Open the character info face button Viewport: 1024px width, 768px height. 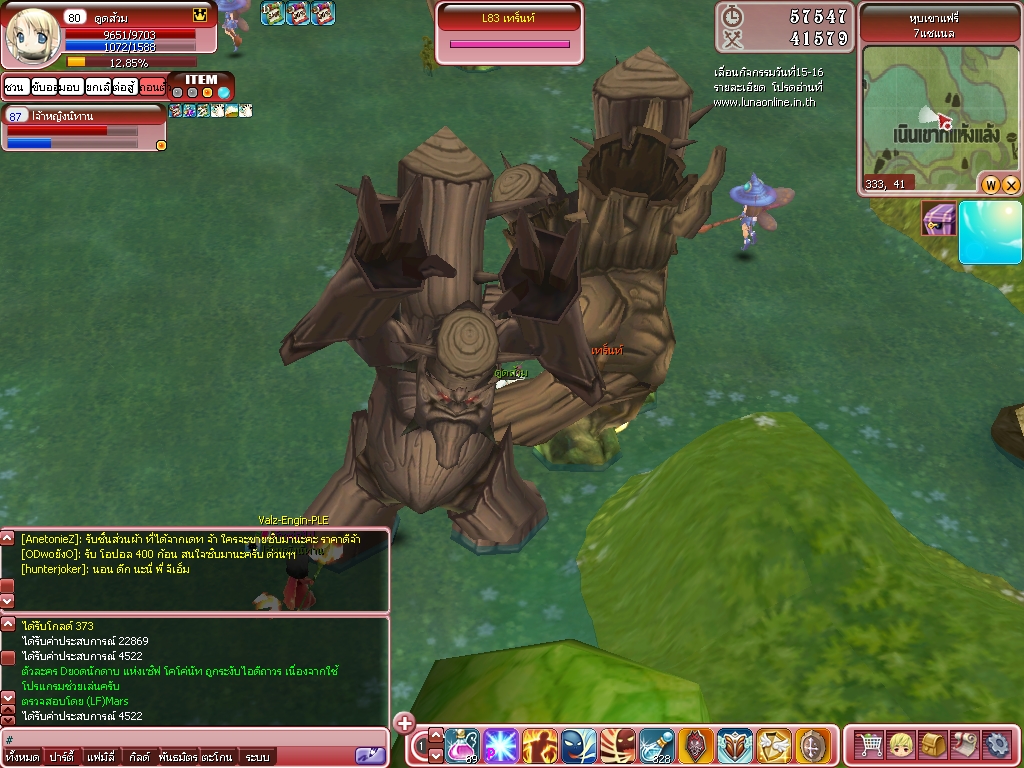pos(902,745)
